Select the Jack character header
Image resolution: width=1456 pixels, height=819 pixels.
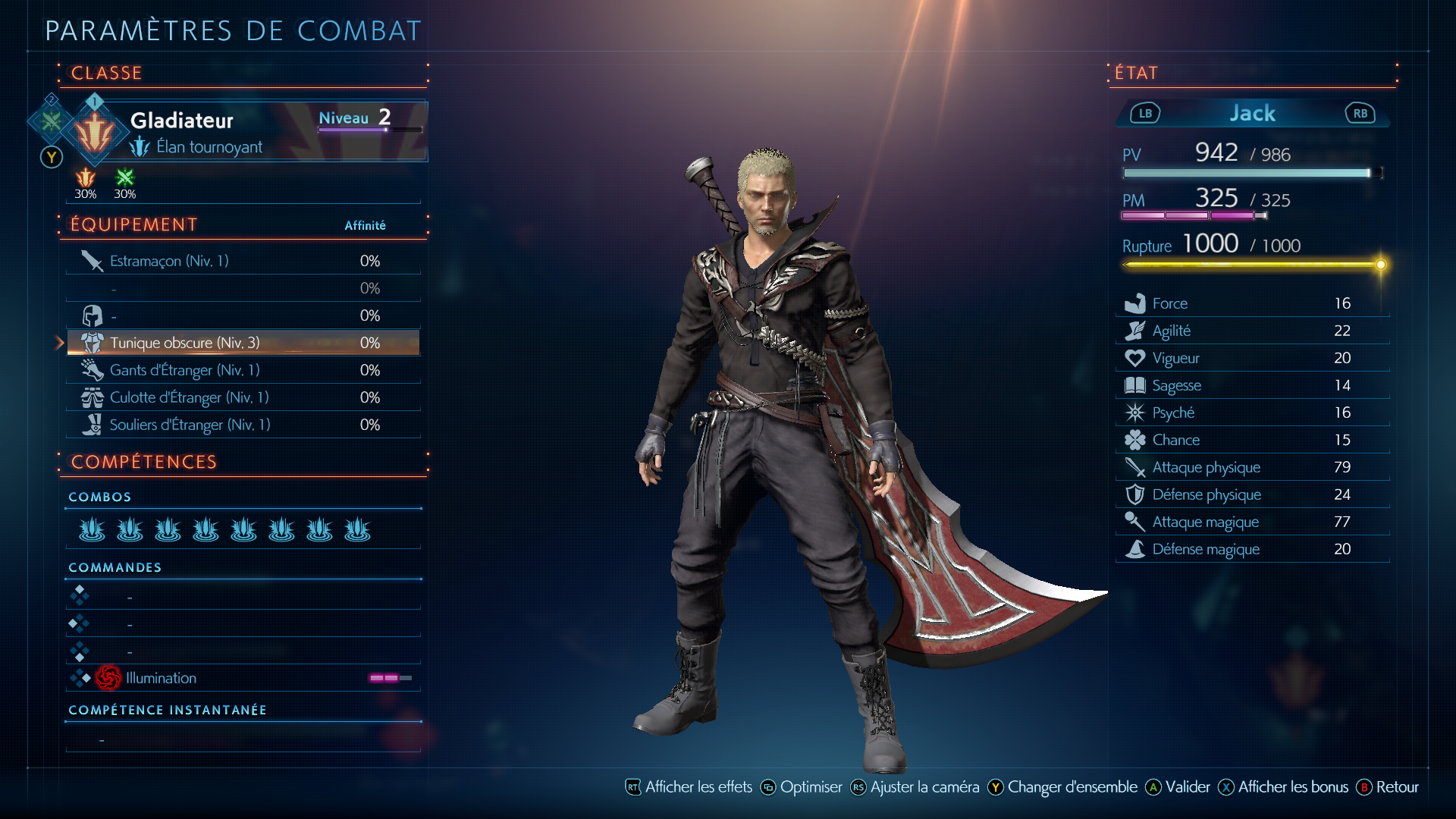click(x=1252, y=114)
